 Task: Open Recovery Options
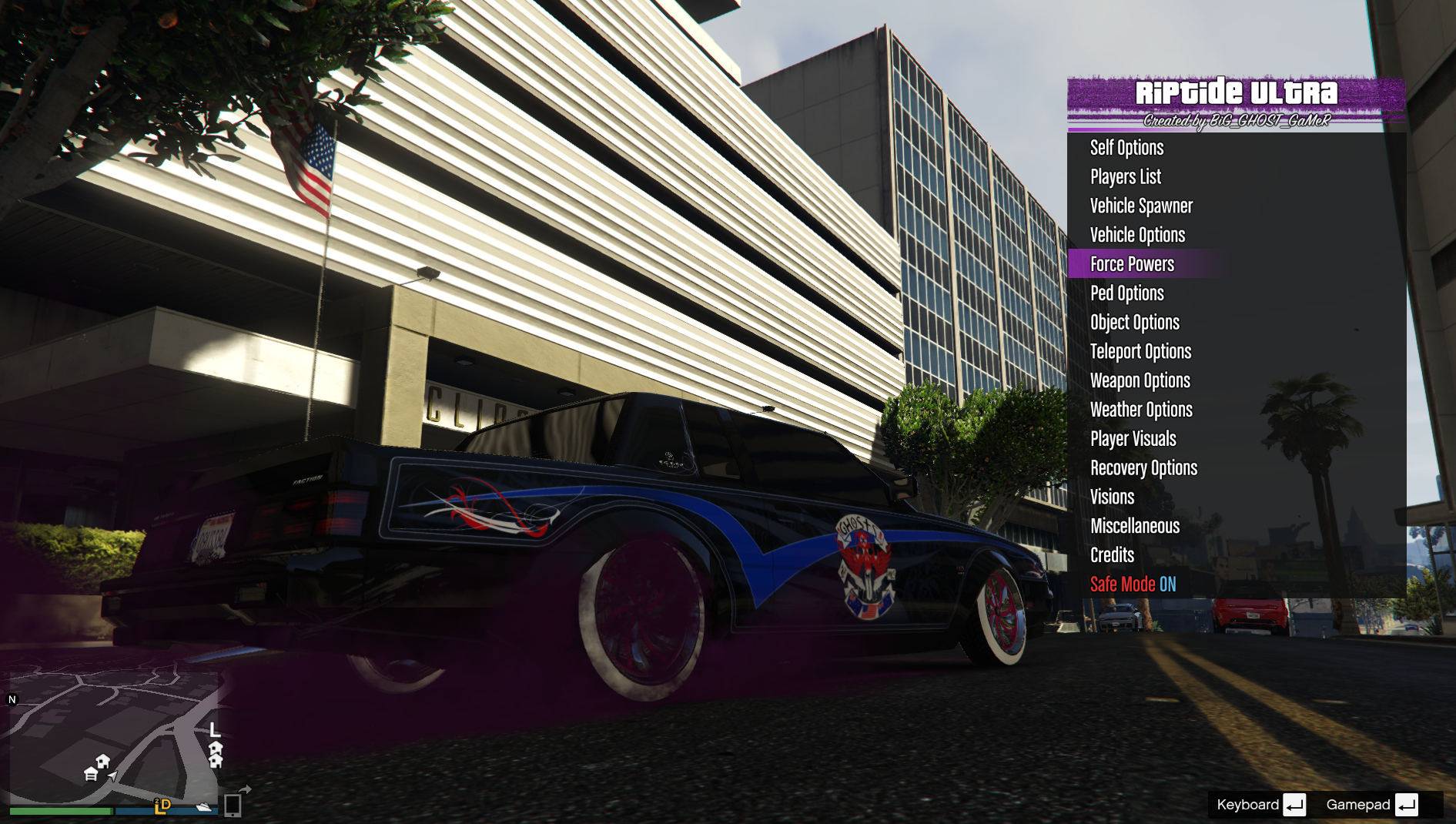(1143, 468)
